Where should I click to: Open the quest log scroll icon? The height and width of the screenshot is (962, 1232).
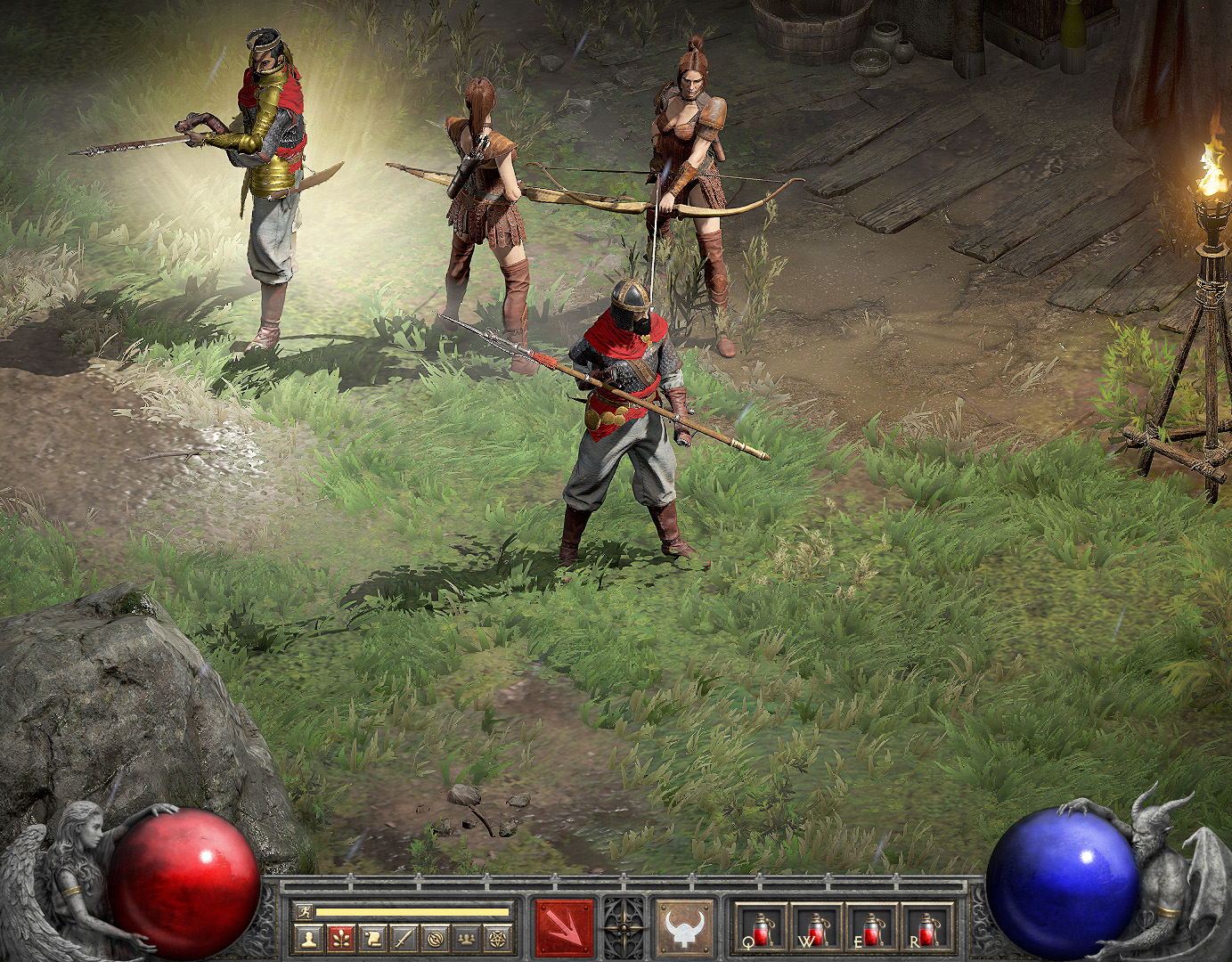(371, 938)
